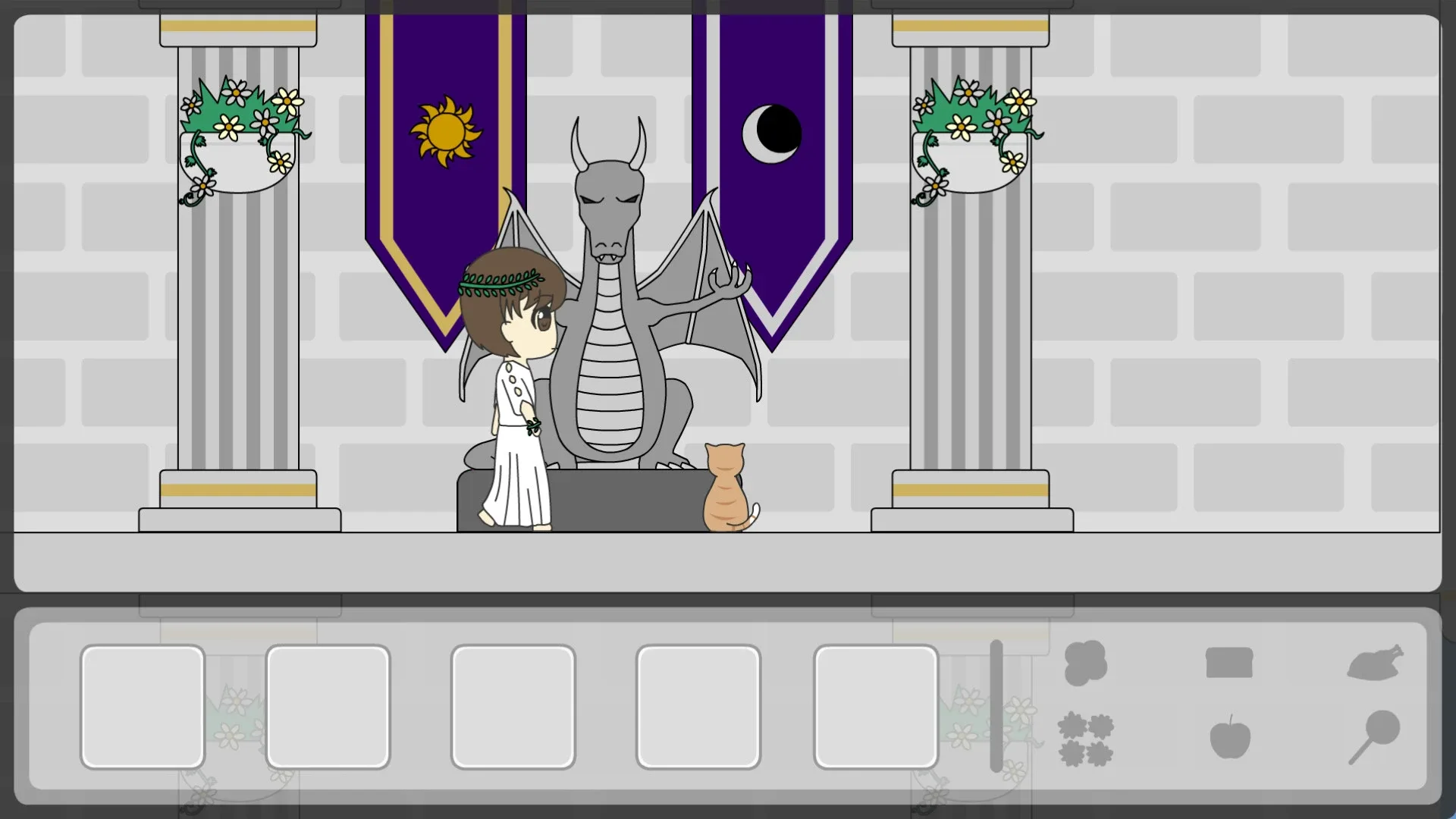Click the first empty inventory slot

coord(143,706)
